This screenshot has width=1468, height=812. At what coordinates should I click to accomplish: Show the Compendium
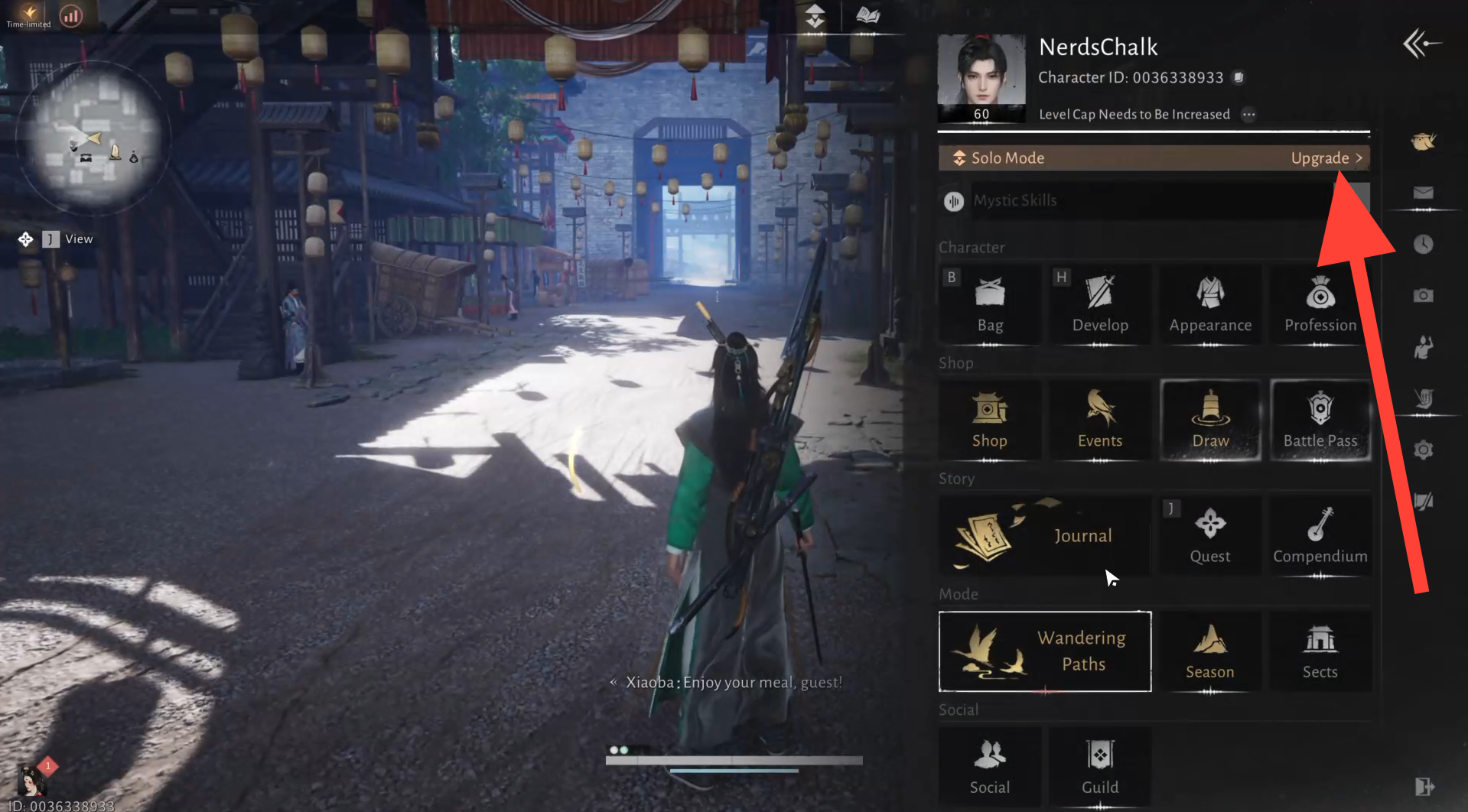point(1320,536)
